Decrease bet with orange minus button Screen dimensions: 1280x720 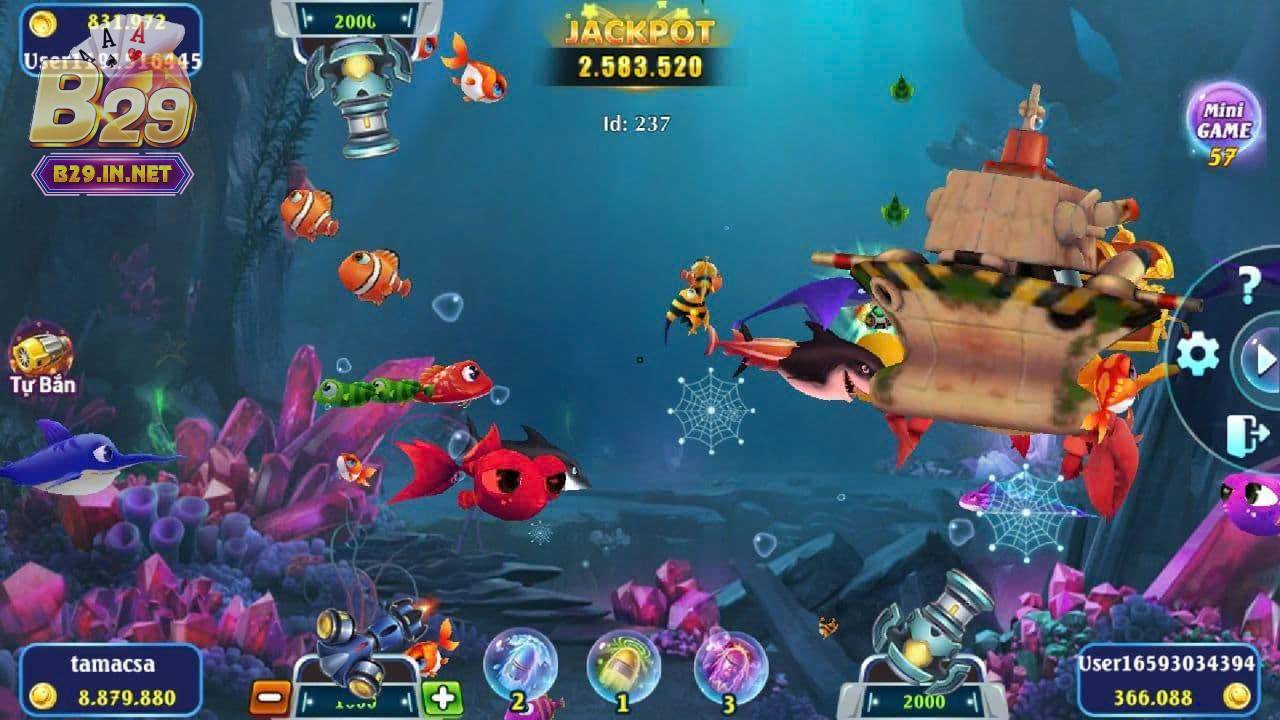coord(268,696)
